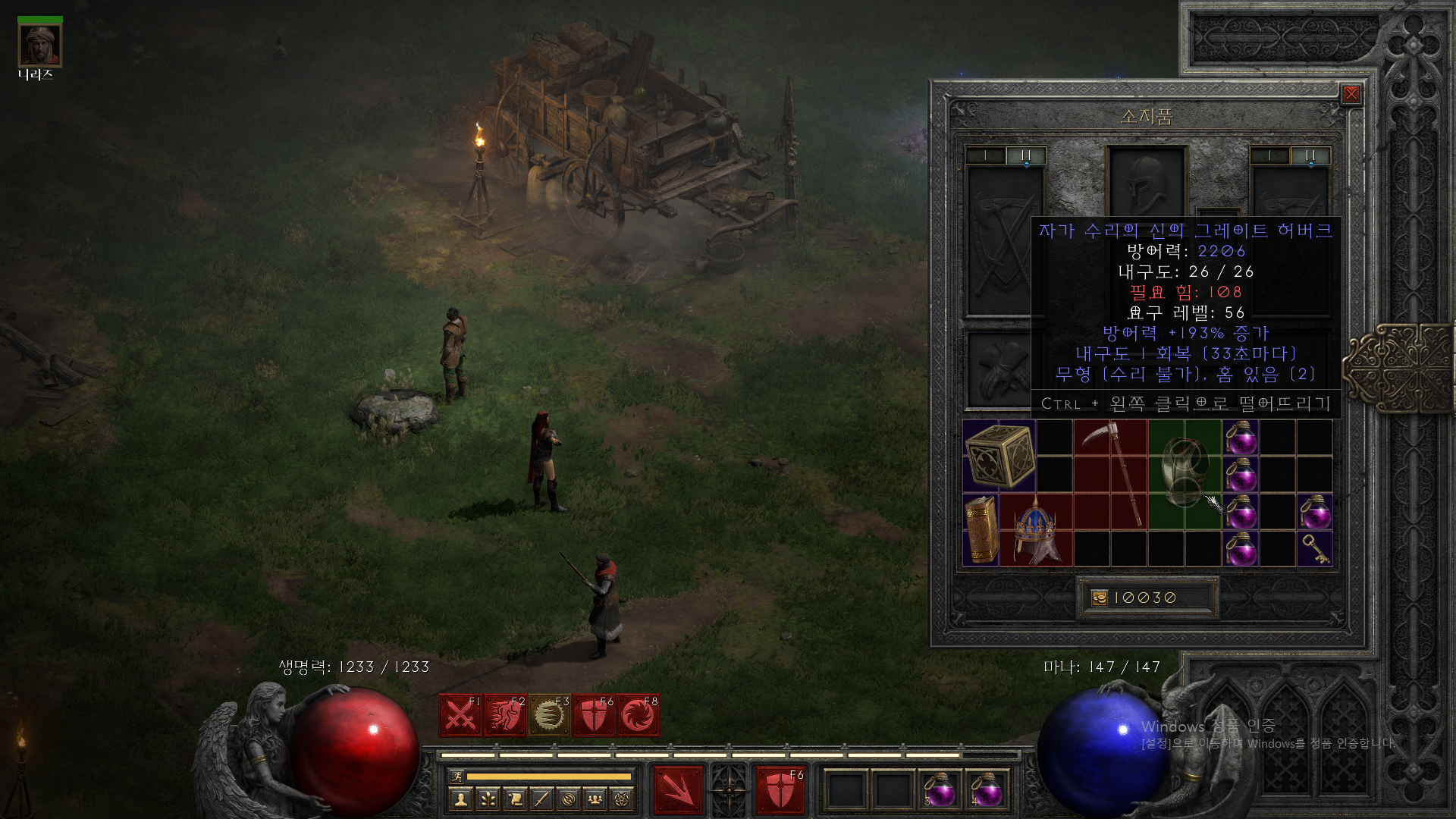
Task: Toggle the run/walk button
Action: (457, 776)
